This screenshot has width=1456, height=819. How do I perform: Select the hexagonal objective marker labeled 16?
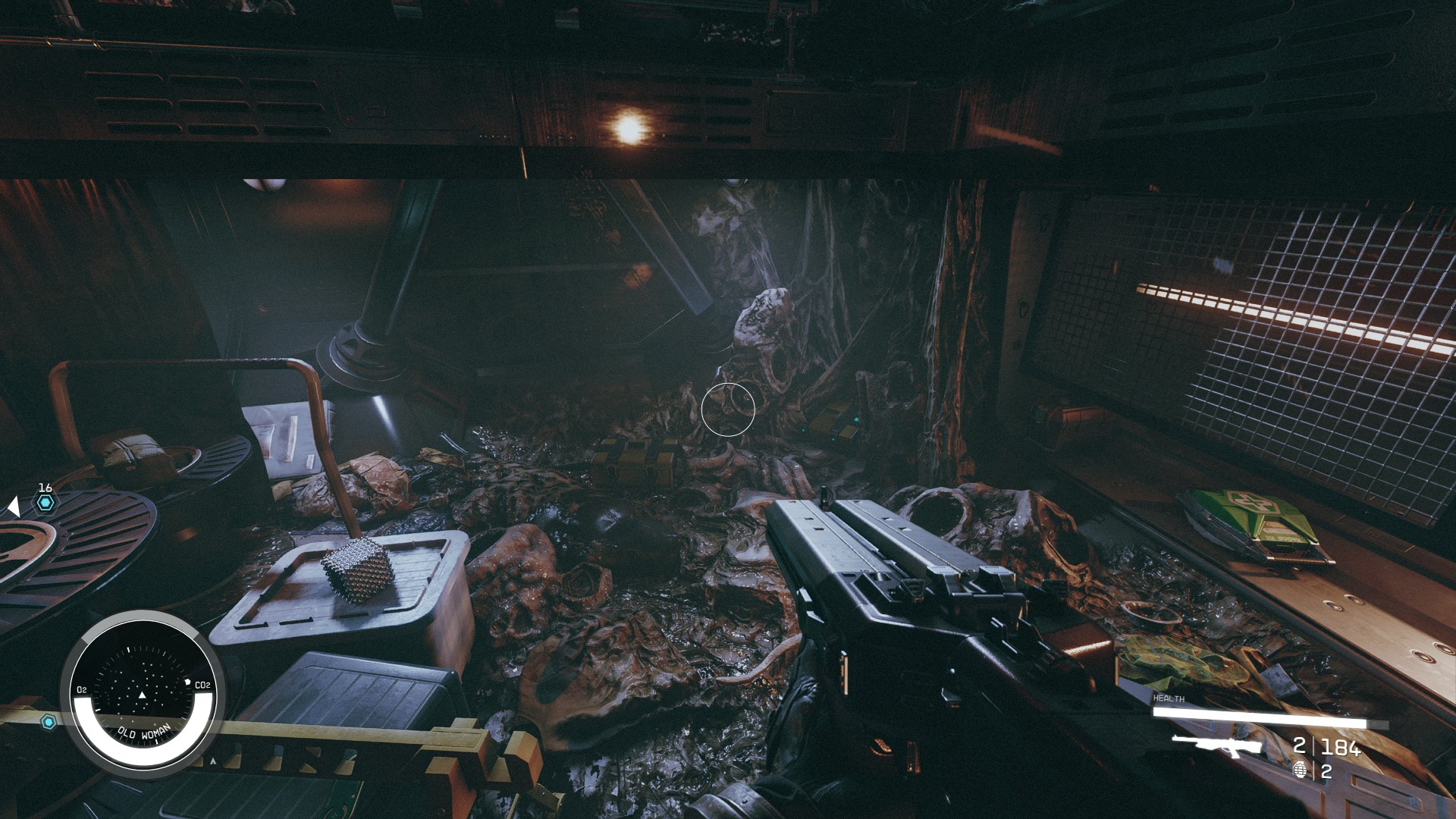(45, 502)
